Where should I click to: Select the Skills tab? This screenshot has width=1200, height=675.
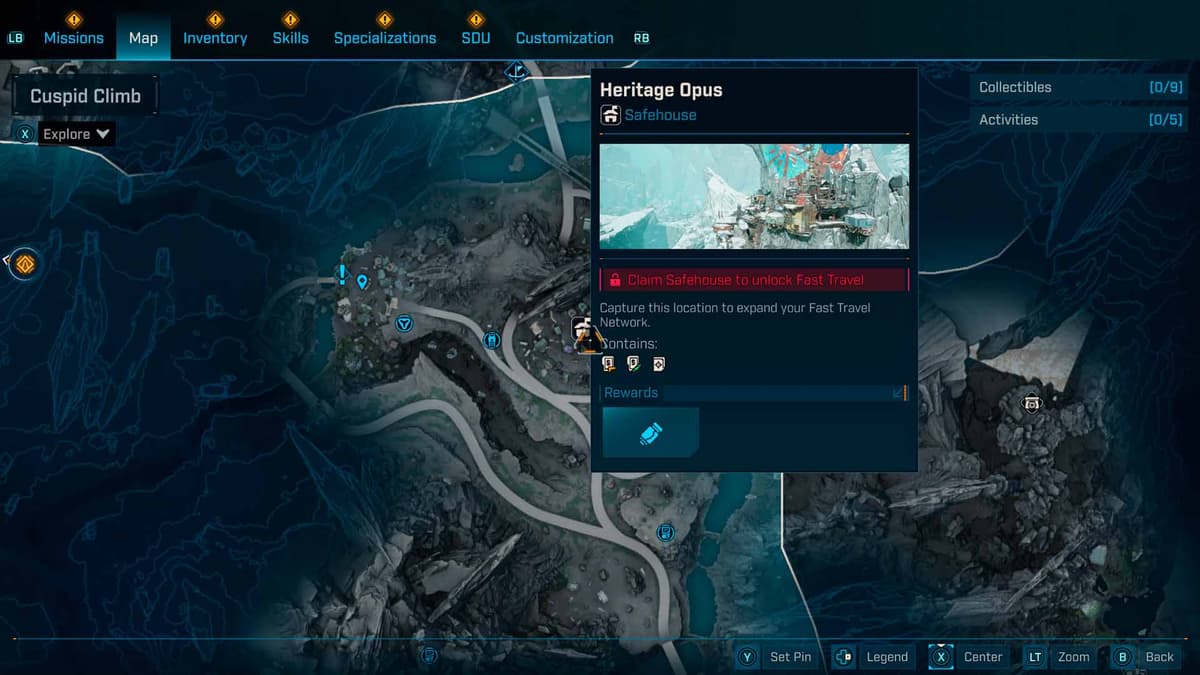290,38
